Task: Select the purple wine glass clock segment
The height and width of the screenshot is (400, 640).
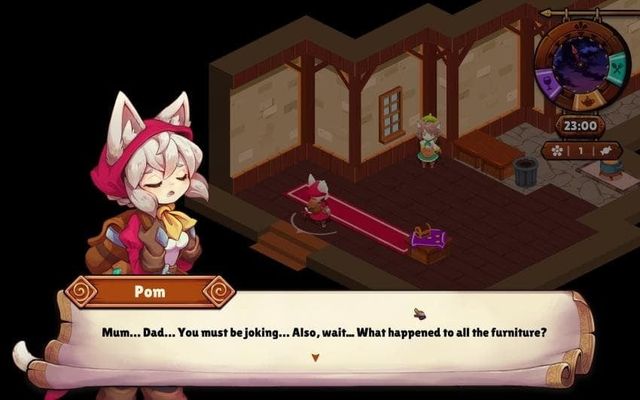Action: coord(549,85)
